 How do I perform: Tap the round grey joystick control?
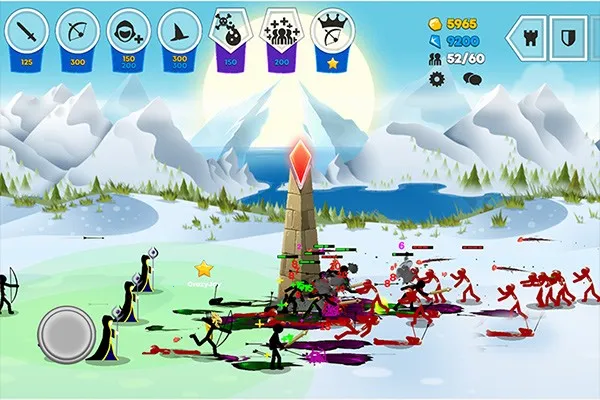tap(66, 335)
